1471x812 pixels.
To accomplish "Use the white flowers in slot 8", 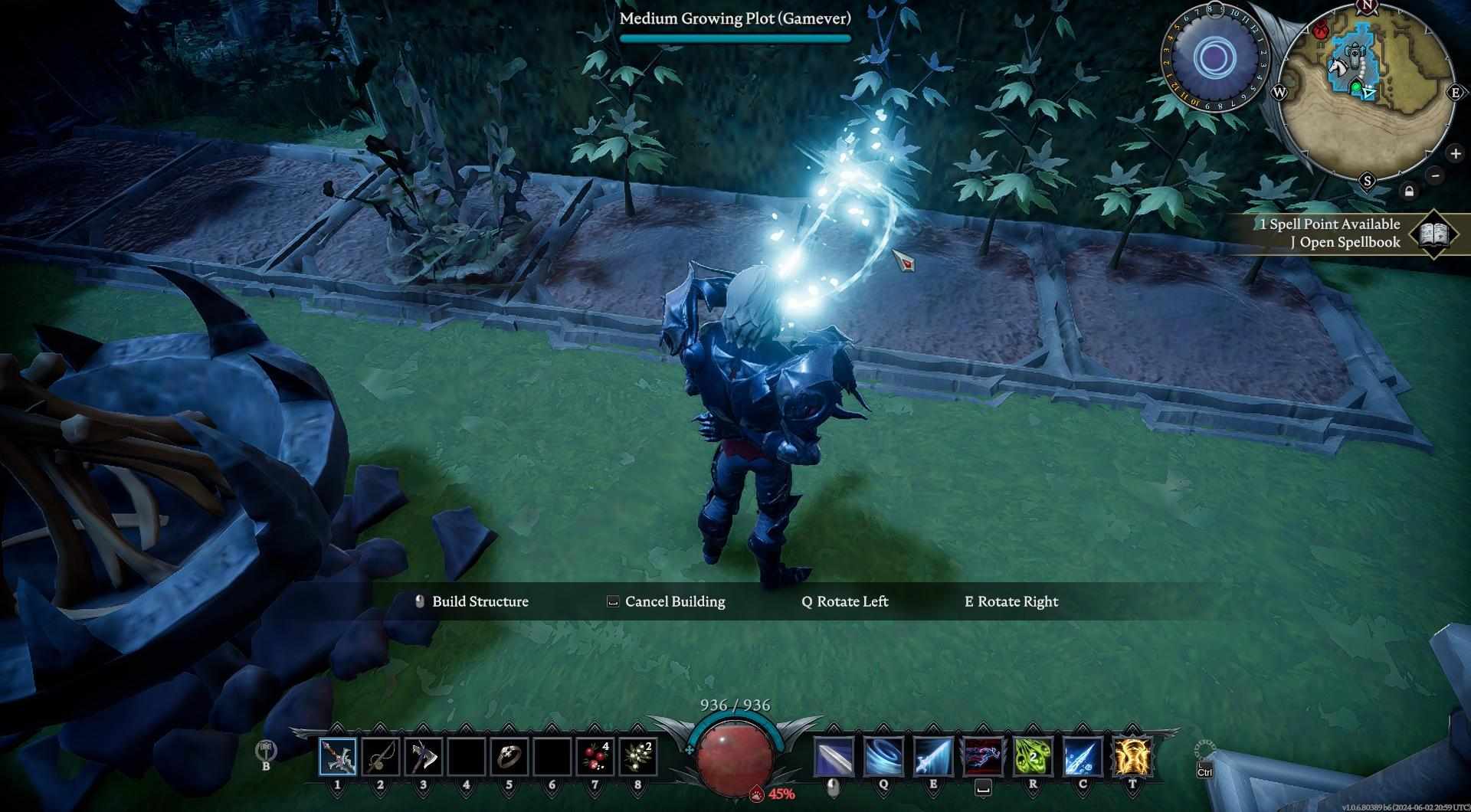I will coord(637,757).
